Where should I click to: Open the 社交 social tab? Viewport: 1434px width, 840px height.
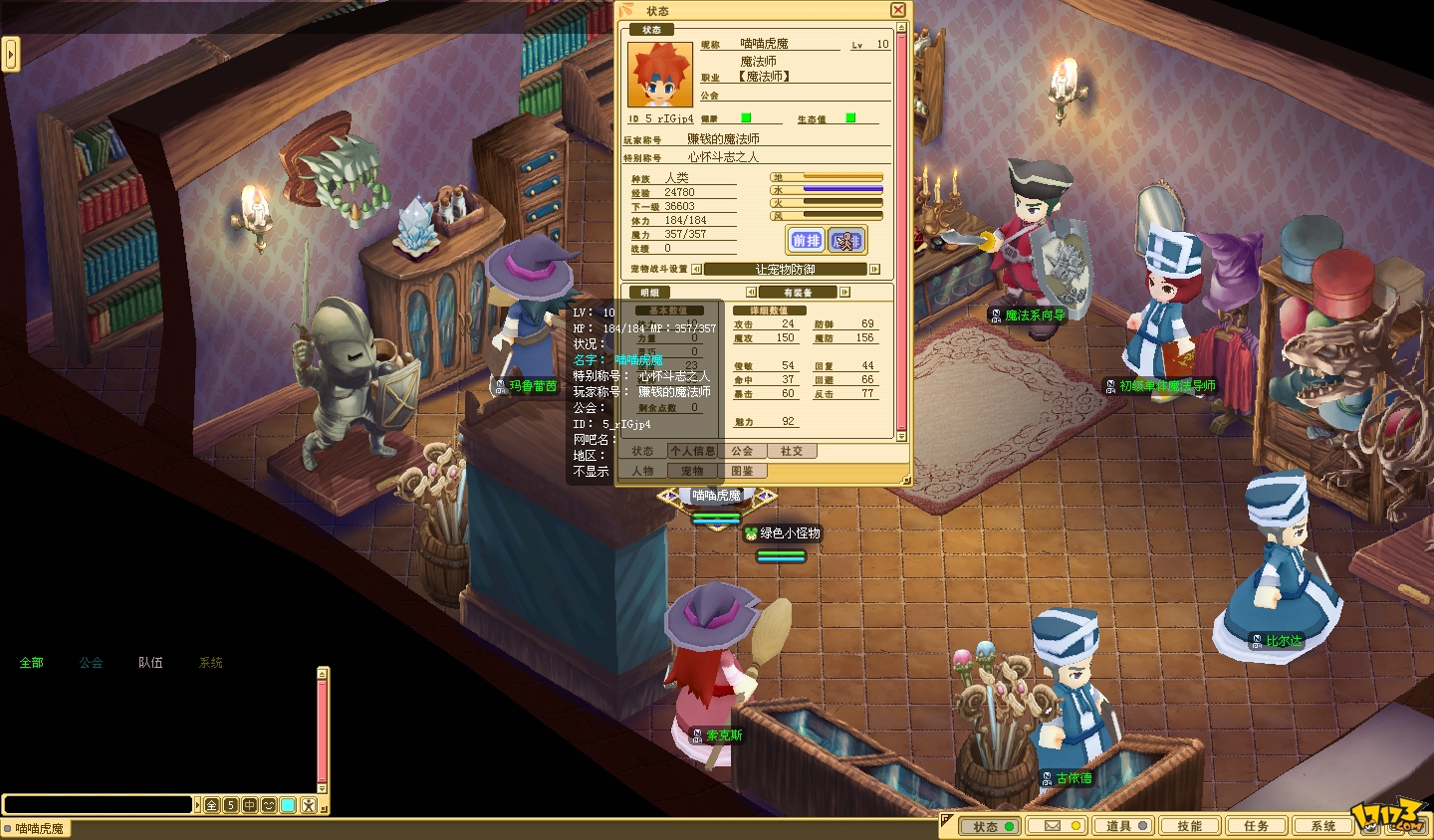coord(792,451)
